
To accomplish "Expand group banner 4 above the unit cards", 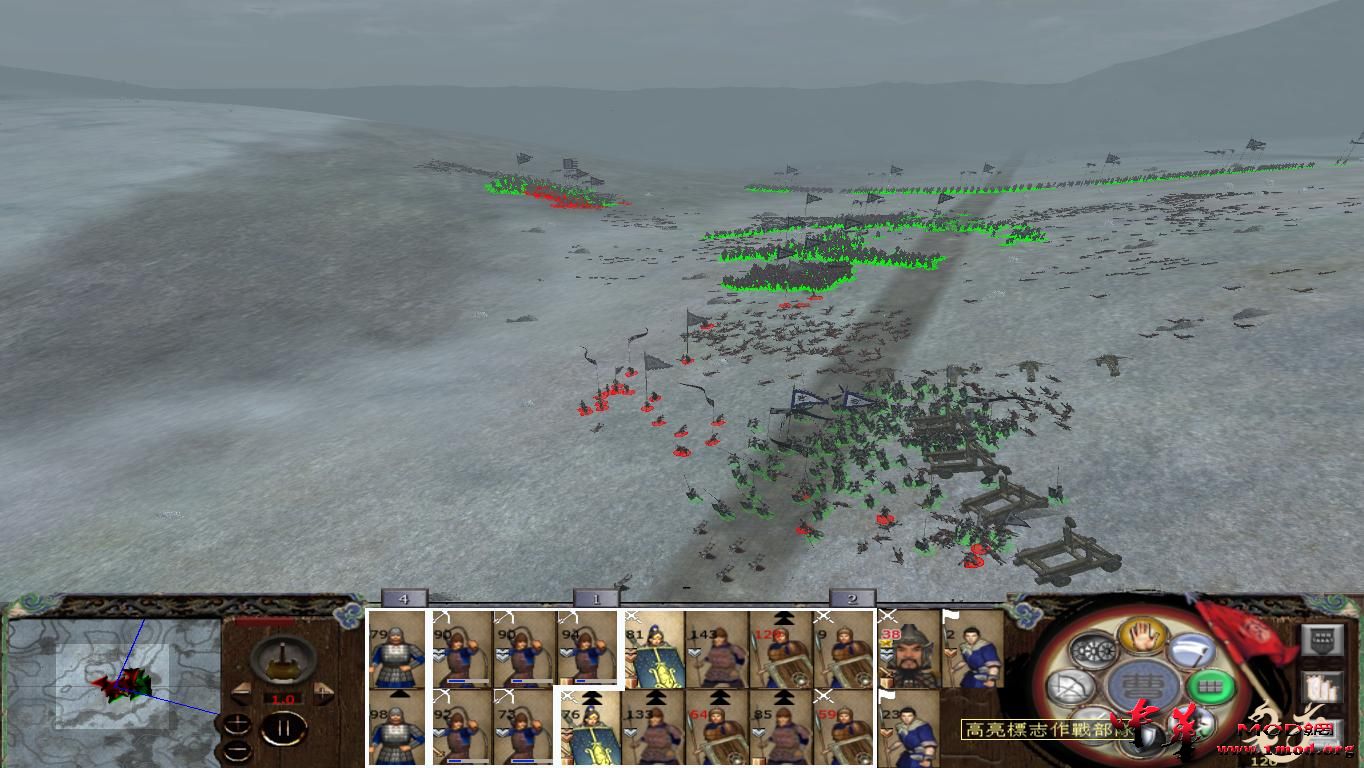I will [404, 599].
